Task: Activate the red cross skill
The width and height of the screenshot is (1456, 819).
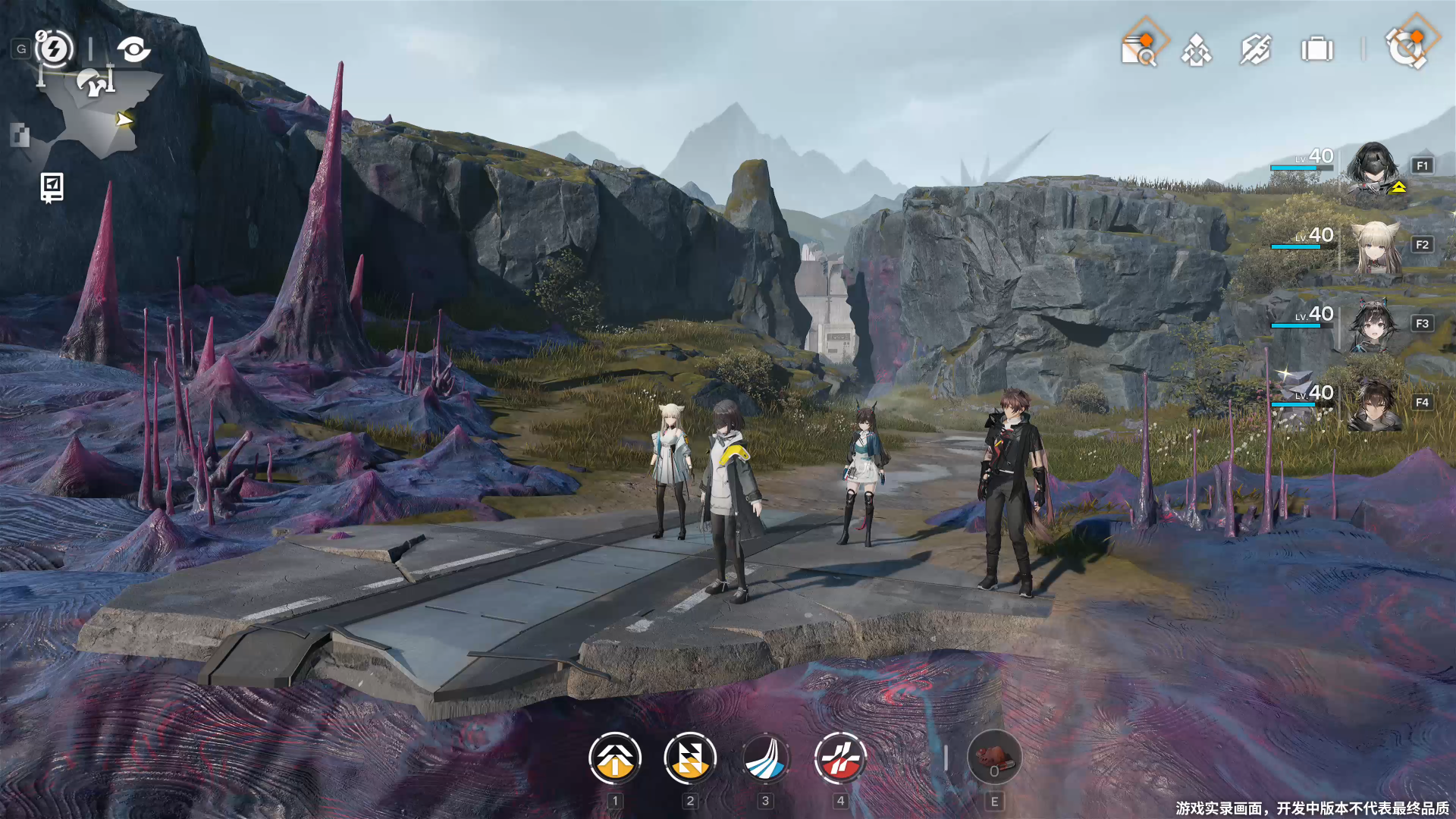Action: 840,758
